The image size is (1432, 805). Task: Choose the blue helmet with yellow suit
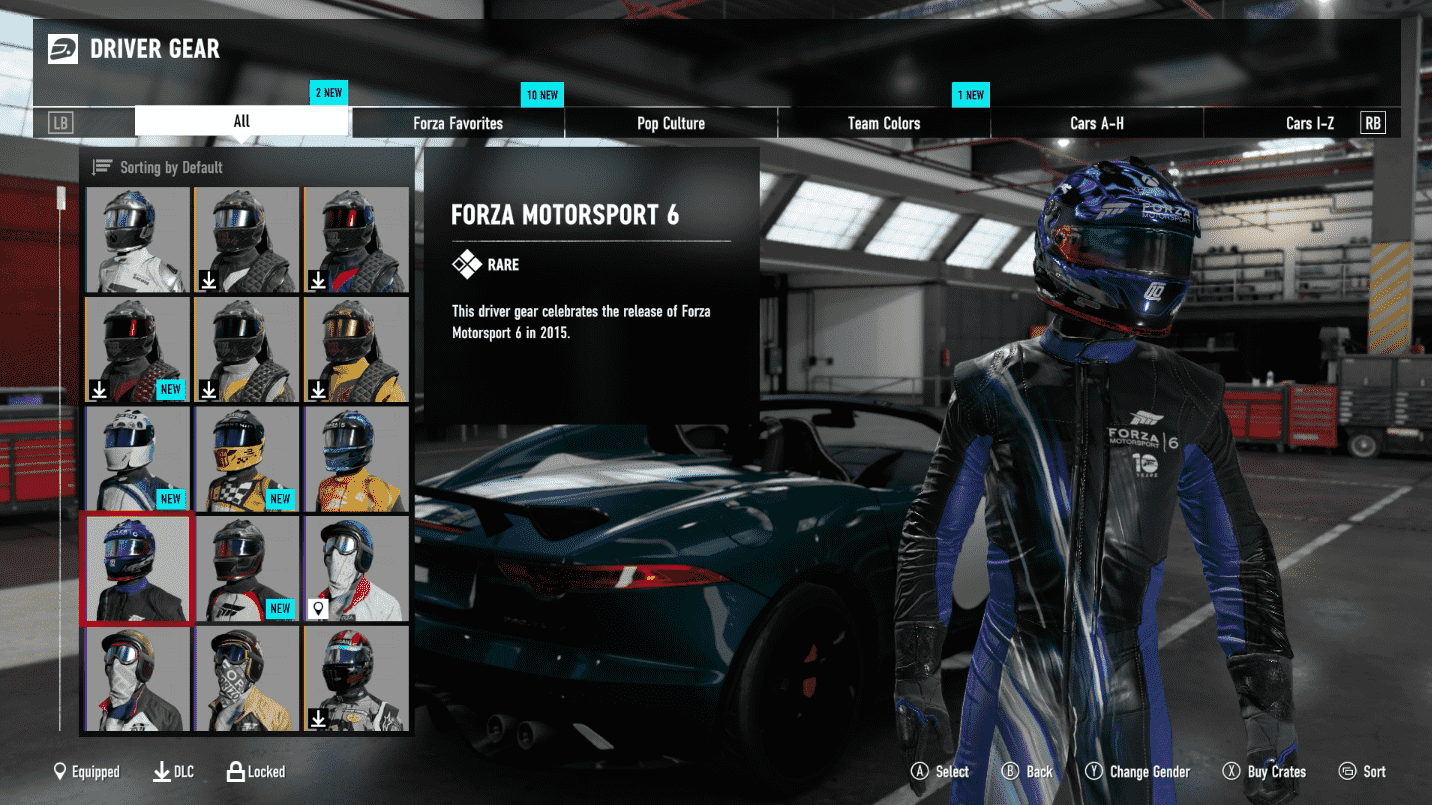point(356,458)
